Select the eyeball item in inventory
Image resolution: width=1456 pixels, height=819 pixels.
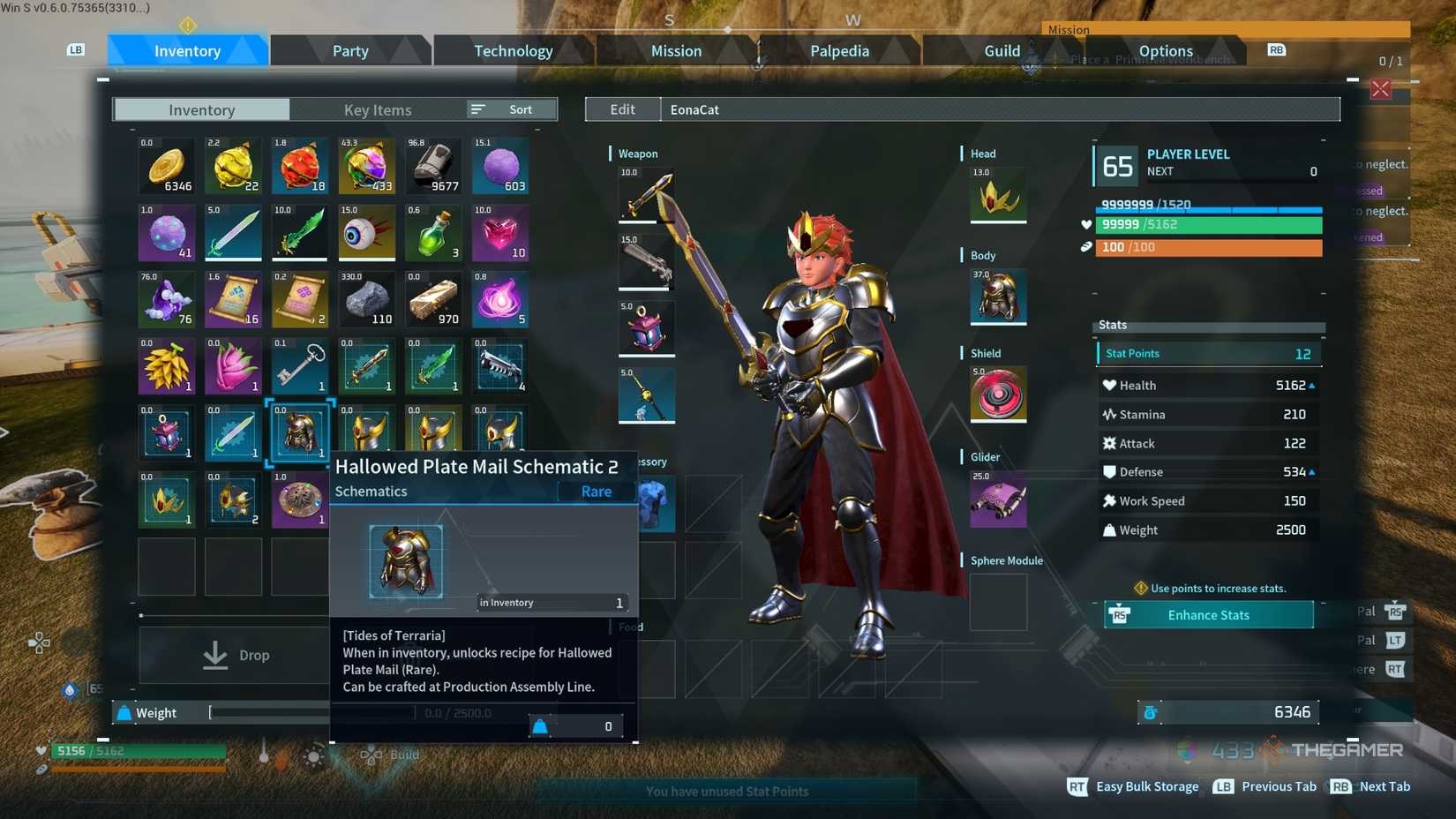pyautogui.click(x=366, y=233)
